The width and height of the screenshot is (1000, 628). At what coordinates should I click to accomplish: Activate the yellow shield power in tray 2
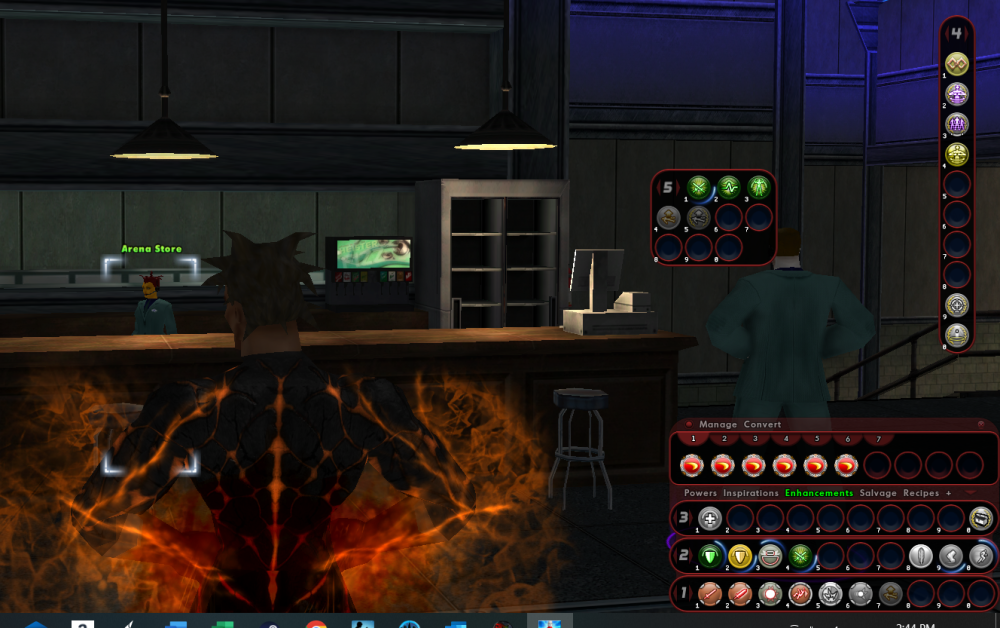pos(740,556)
